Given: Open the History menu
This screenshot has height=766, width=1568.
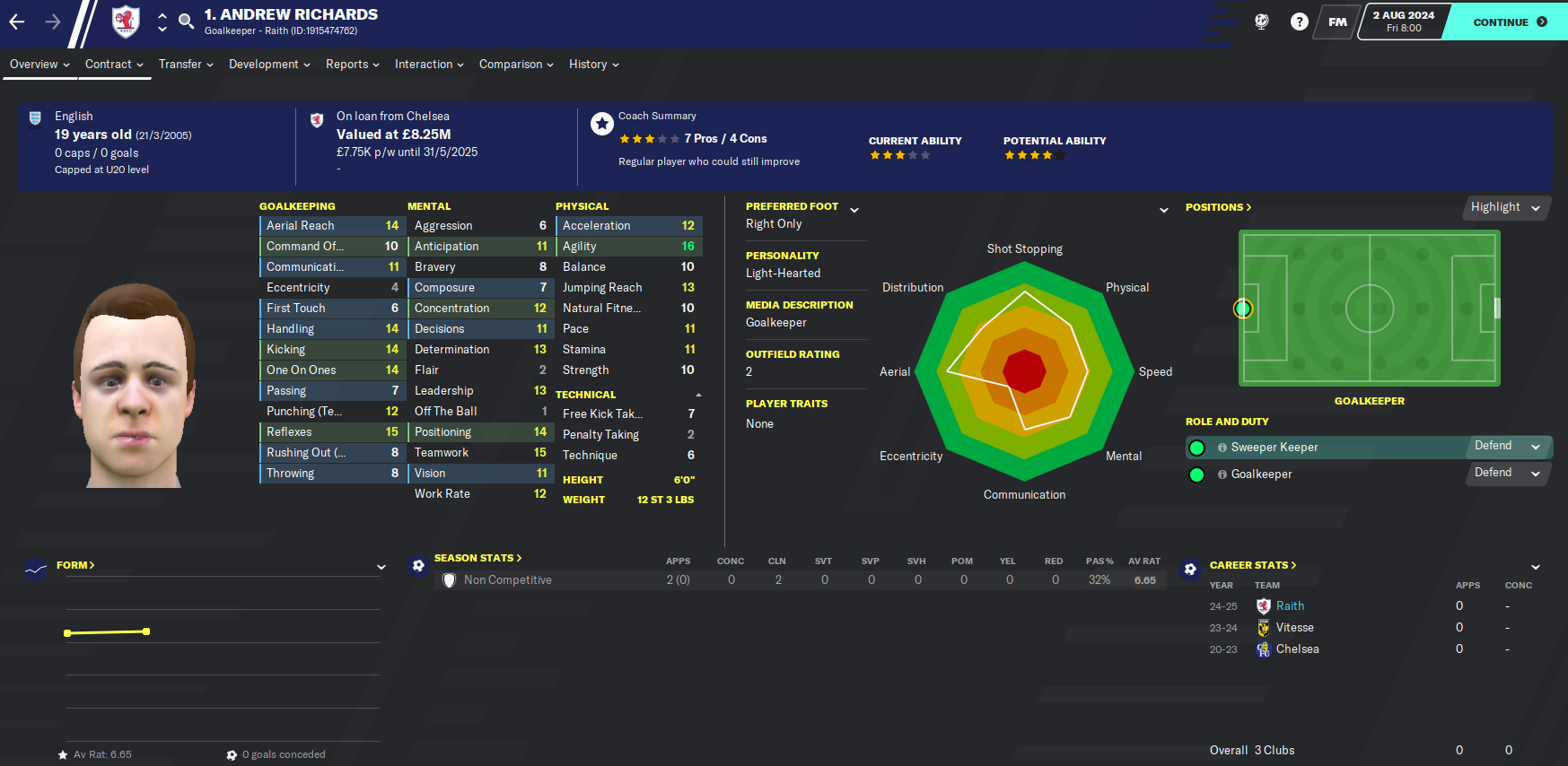Looking at the screenshot, I should tap(593, 65).
